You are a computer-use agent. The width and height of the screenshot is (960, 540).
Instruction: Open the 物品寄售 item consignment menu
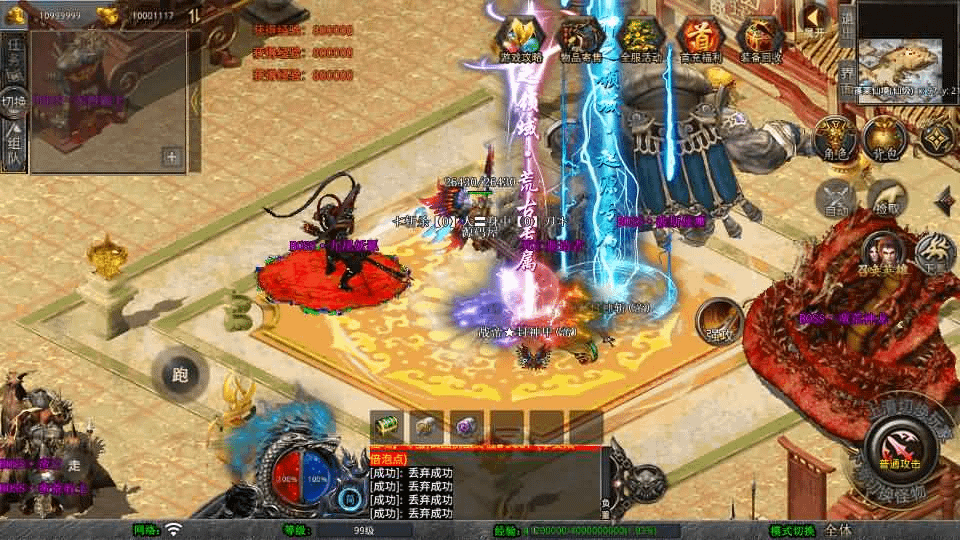tap(581, 40)
